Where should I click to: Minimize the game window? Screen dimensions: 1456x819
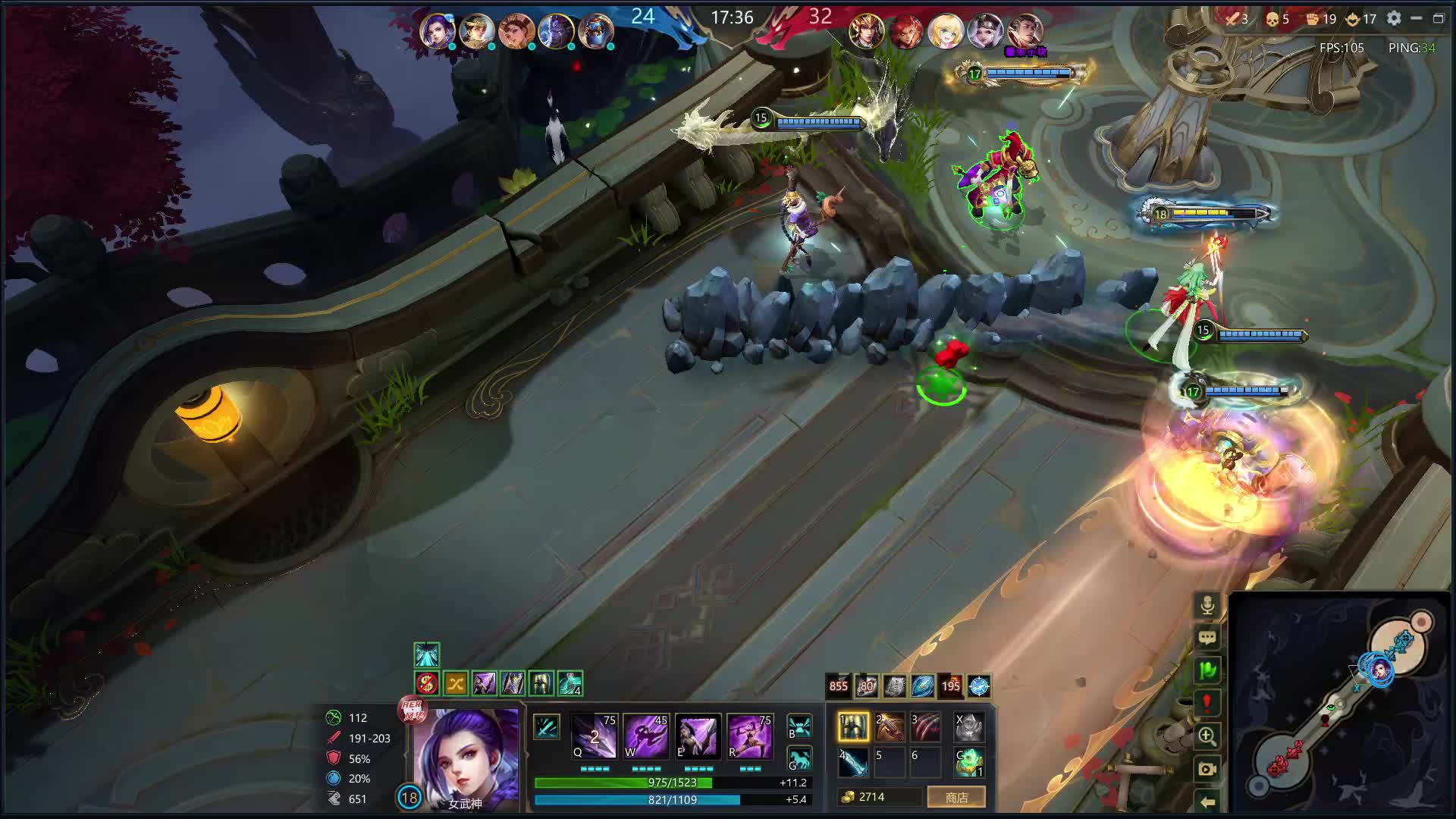click(x=1416, y=18)
